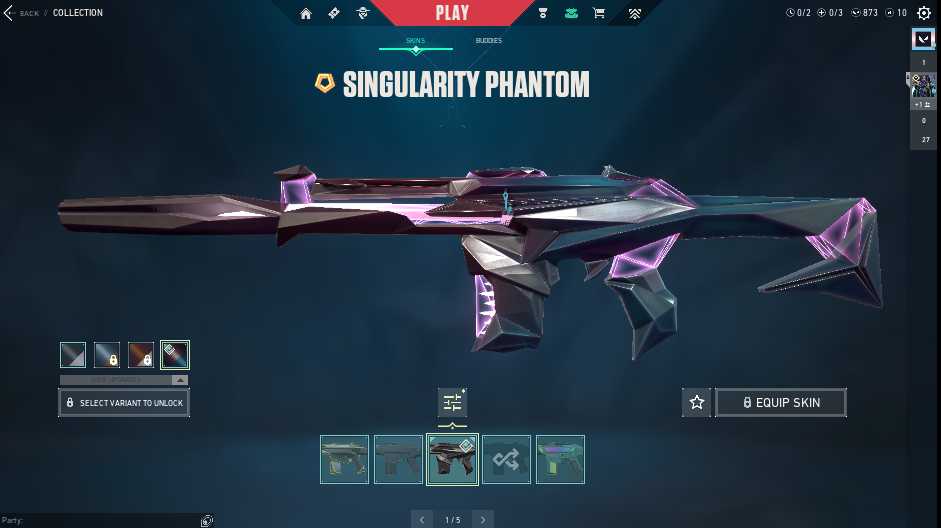Favorite this skin with the star button
The height and width of the screenshot is (528, 941).
(697, 402)
